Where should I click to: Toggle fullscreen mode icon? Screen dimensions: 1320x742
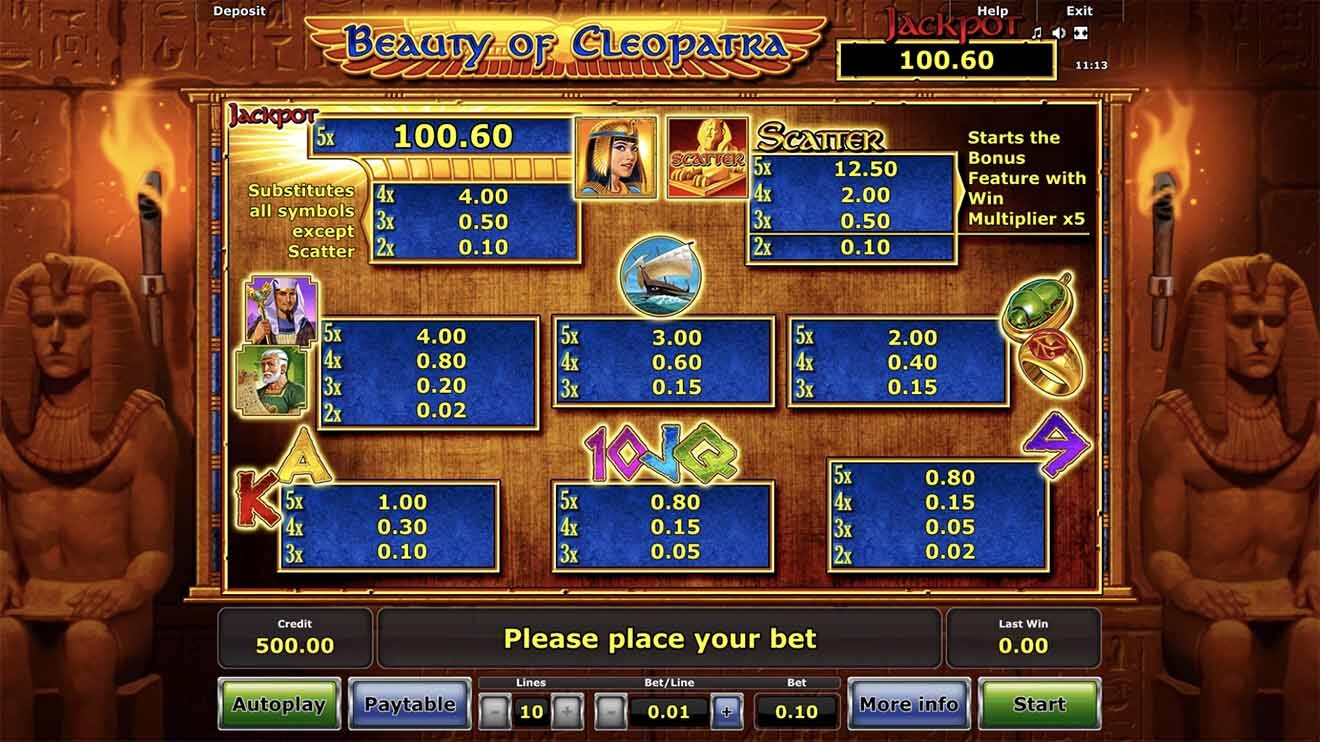pos(1080,33)
